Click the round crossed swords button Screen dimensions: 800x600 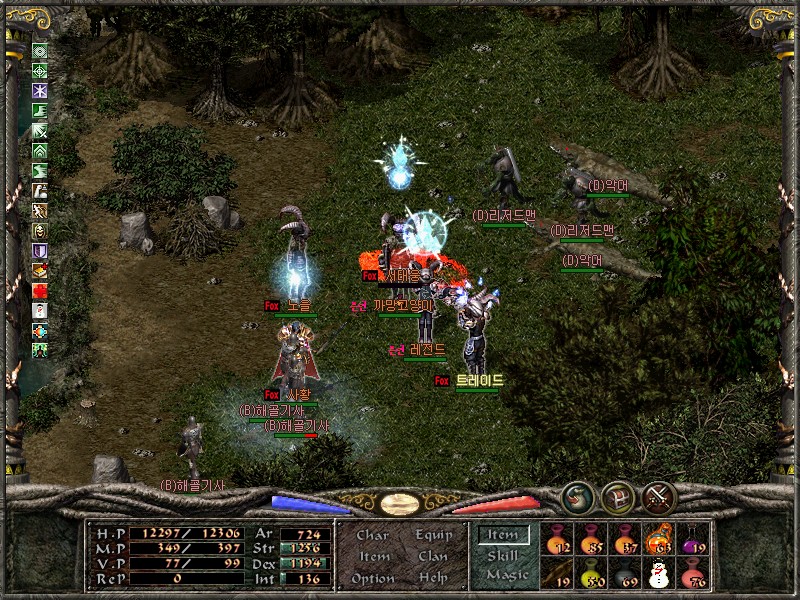[660, 497]
